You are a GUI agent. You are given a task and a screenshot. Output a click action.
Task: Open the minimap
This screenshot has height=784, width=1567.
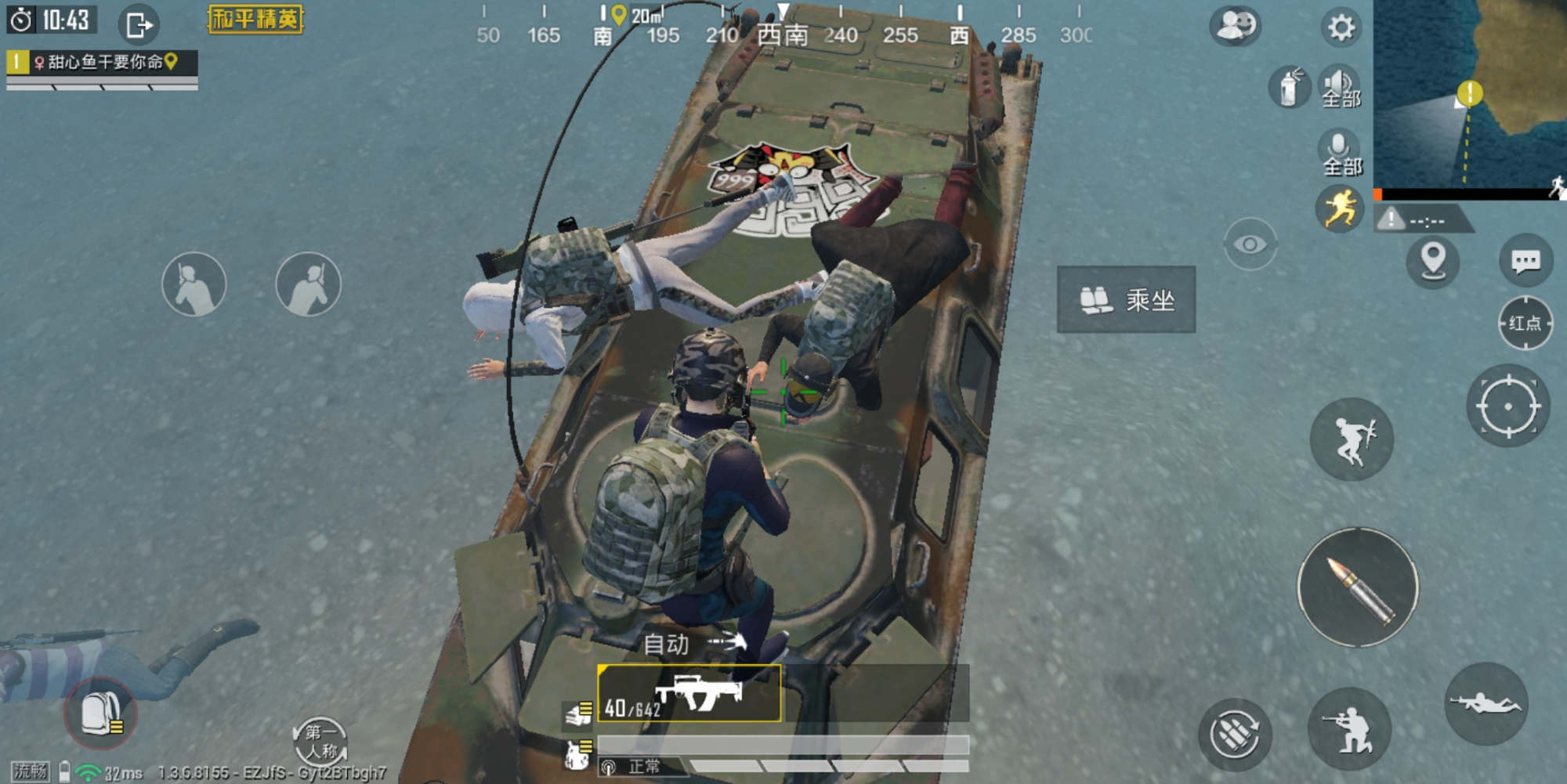pyautogui.click(x=1469, y=94)
